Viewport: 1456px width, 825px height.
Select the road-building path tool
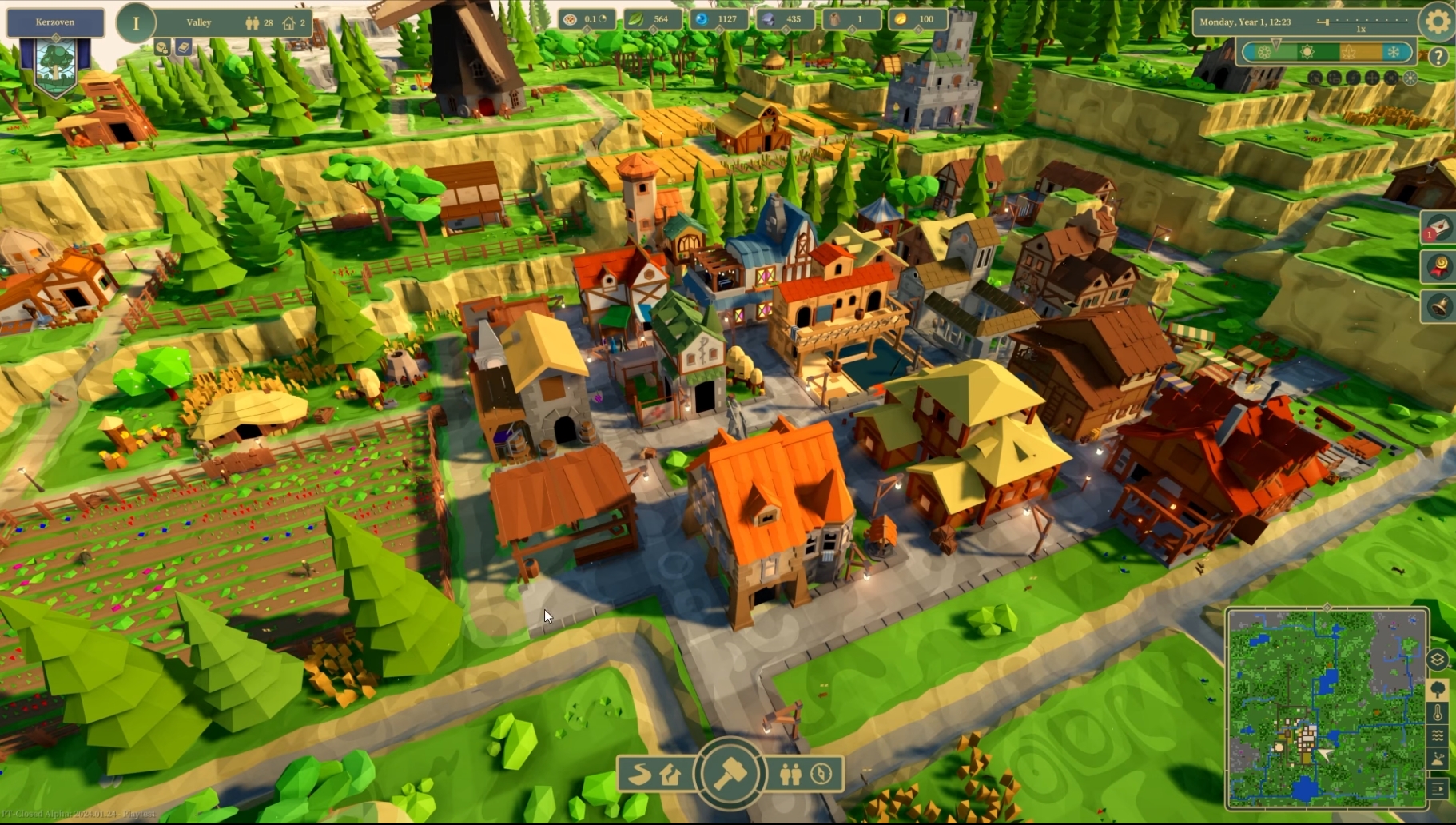[639, 774]
